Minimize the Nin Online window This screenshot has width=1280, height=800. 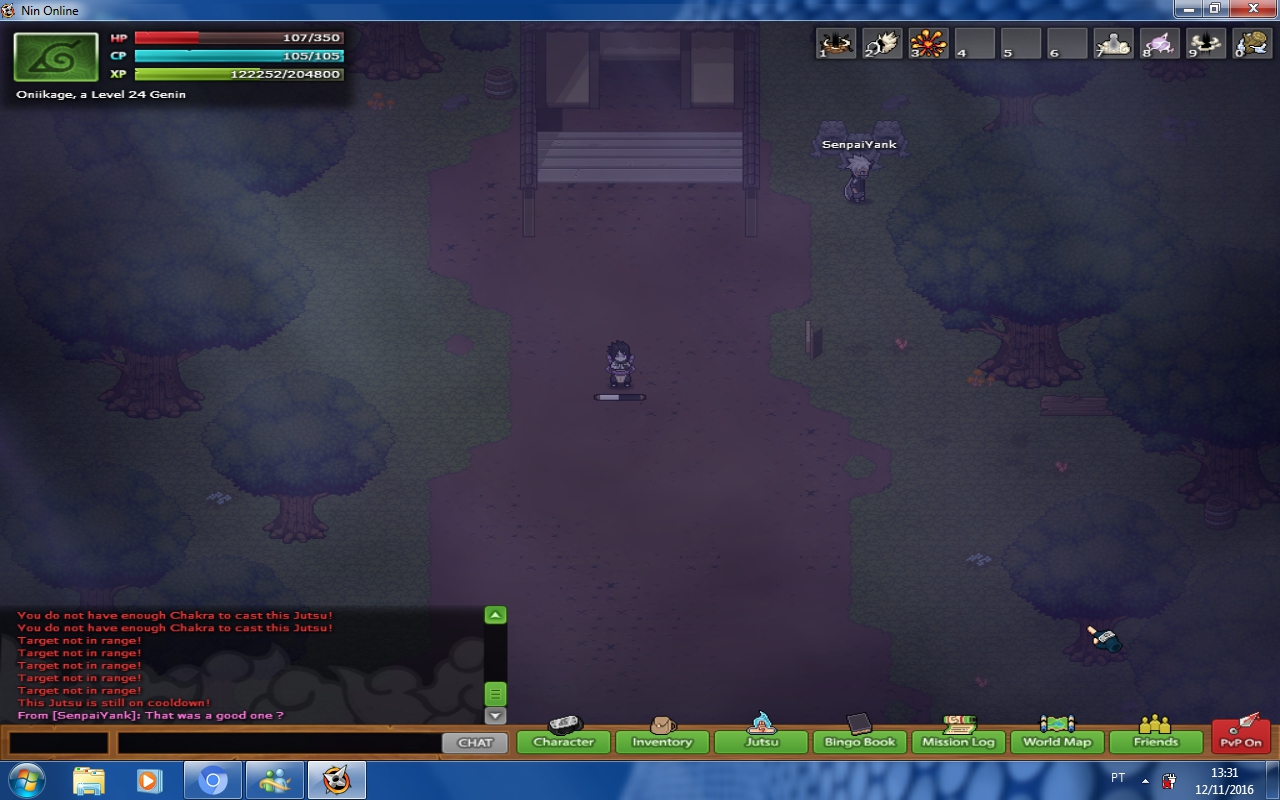(1188, 9)
